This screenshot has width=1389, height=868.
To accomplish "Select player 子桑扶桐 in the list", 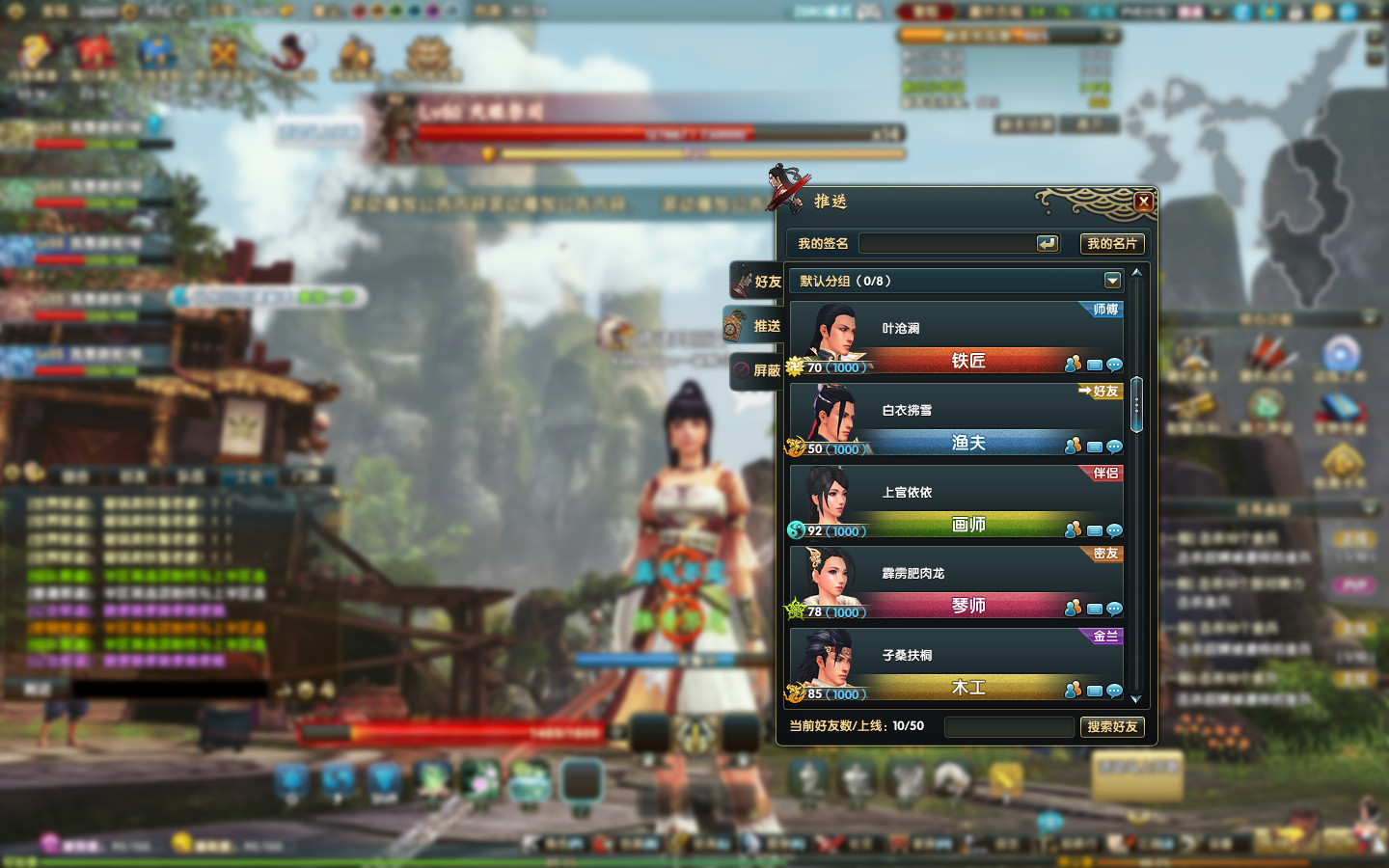I will point(955,656).
